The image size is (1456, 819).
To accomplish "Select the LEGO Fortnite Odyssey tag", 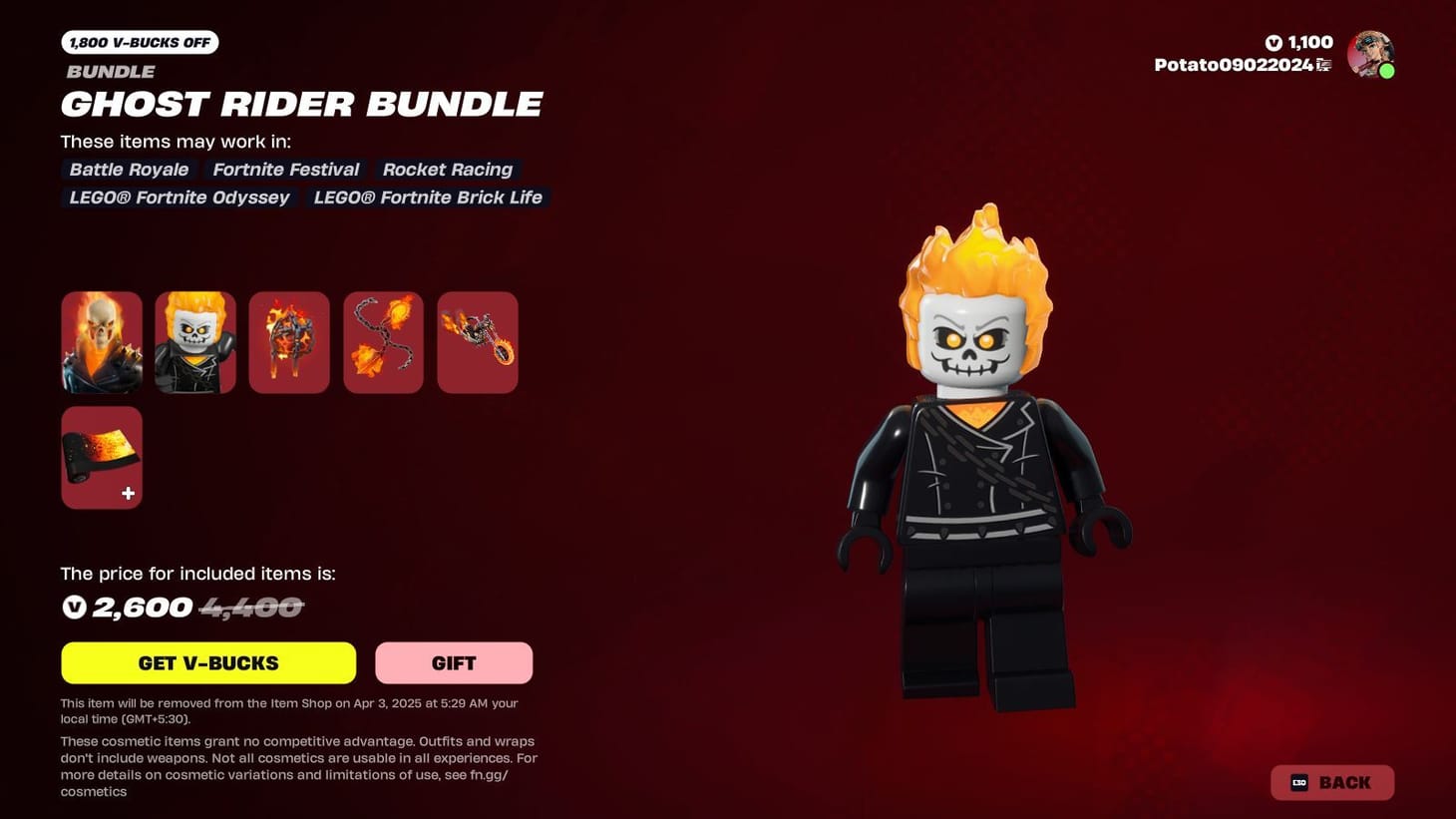I will click(x=179, y=198).
